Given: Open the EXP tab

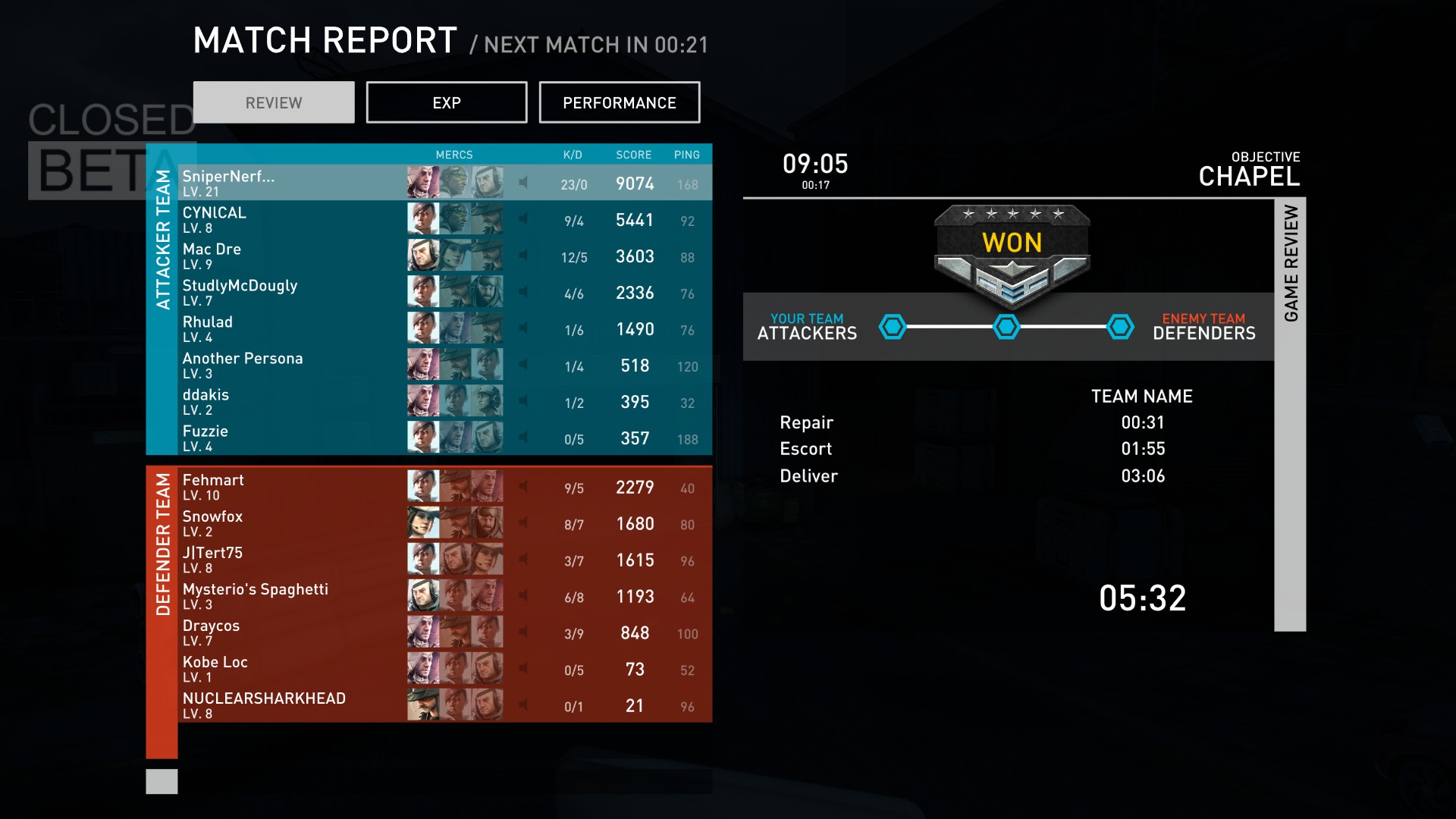Looking at the screenshot, I should pos(446,102).
